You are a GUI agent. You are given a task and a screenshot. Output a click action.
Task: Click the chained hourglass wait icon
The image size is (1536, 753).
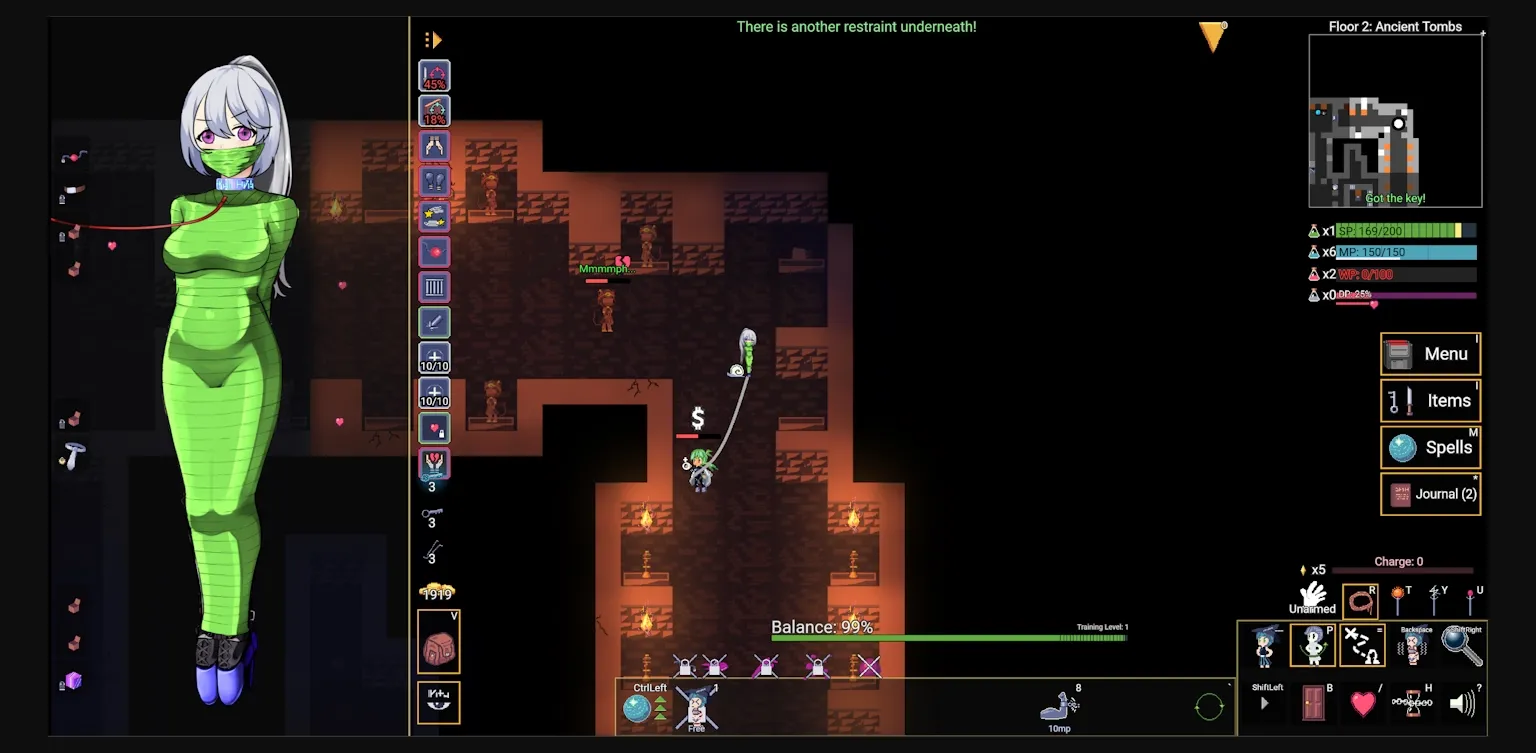pyautogui.click(x=1412, y=703)
